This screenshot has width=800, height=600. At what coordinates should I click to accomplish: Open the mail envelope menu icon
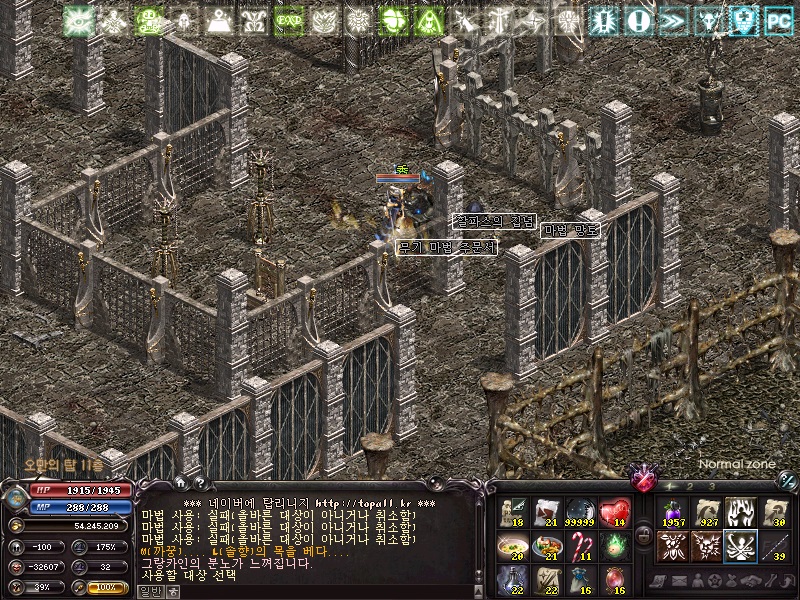[x=680, y=582]
